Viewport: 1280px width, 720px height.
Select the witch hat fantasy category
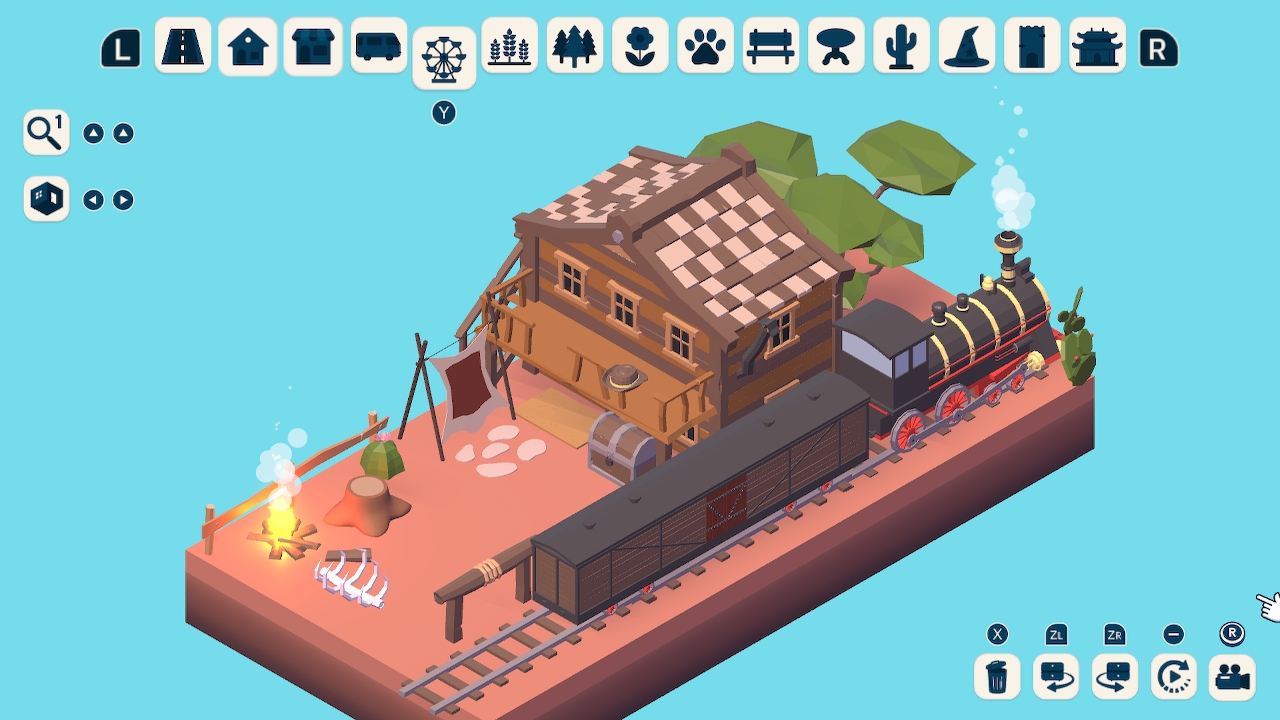[967, 45]
